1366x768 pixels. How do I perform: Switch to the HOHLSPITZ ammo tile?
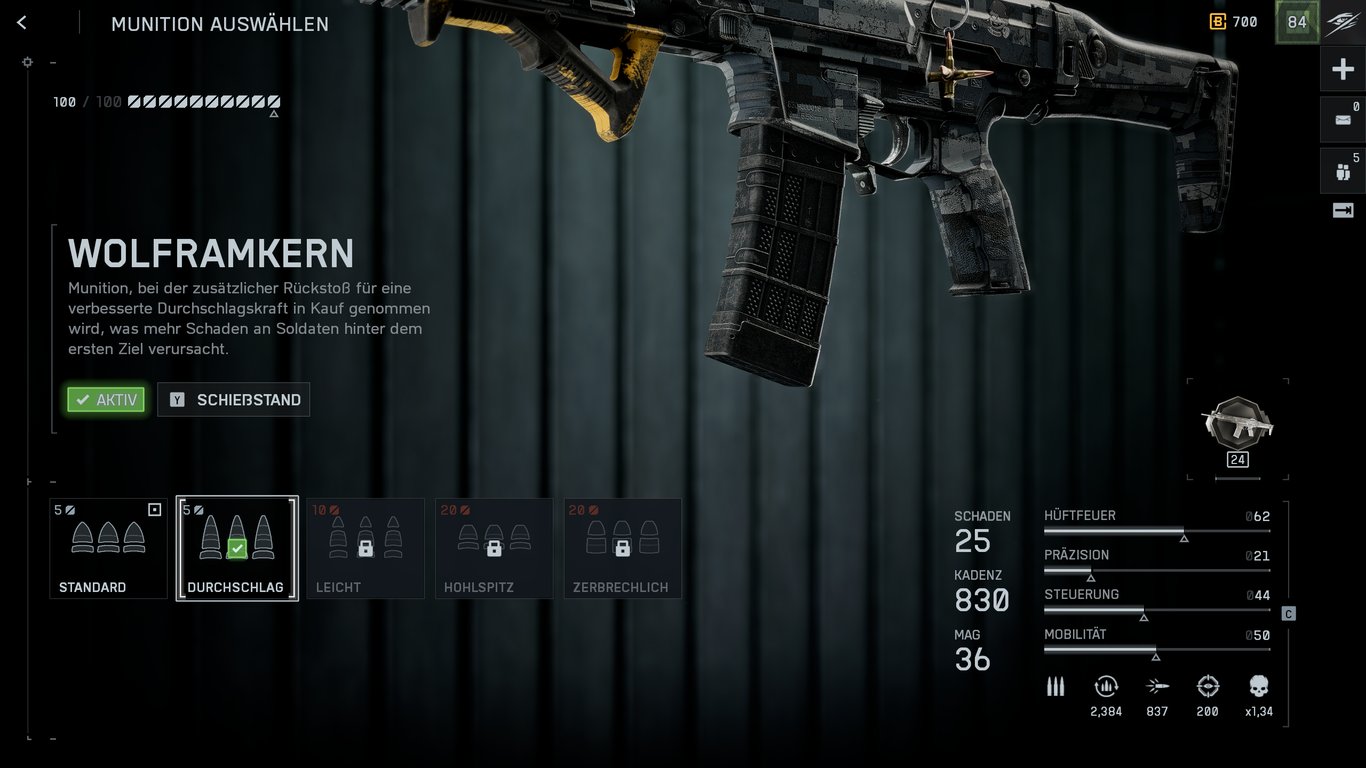(494, 547)
